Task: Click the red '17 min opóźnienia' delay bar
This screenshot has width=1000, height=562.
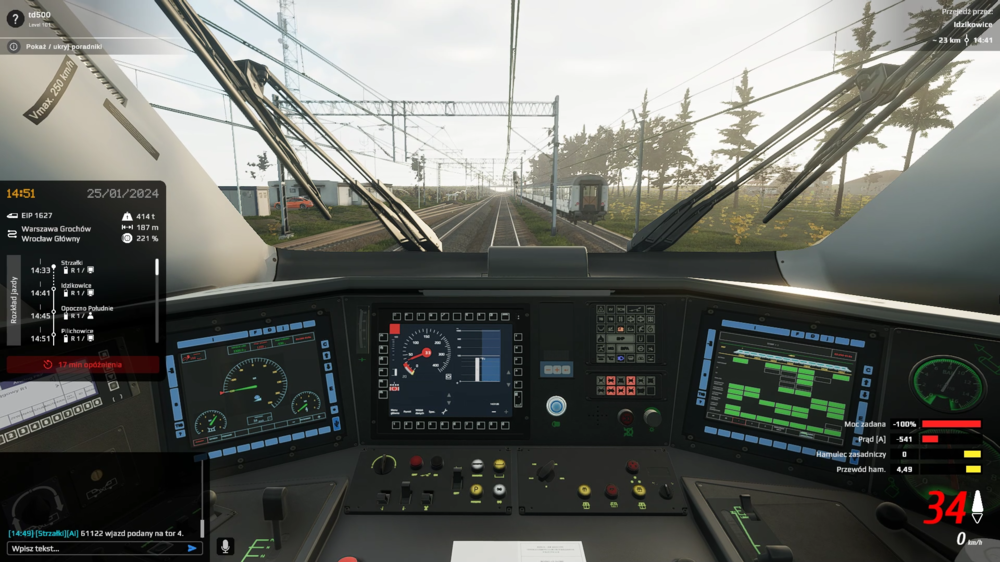Action: click(x=83, y=364)
